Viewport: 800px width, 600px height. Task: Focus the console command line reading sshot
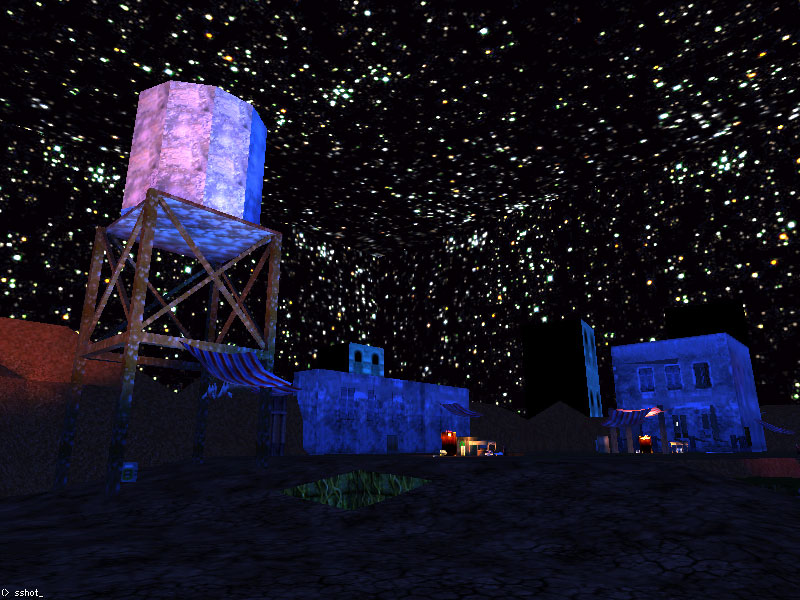pyautogui.click(x=28, y=592)
